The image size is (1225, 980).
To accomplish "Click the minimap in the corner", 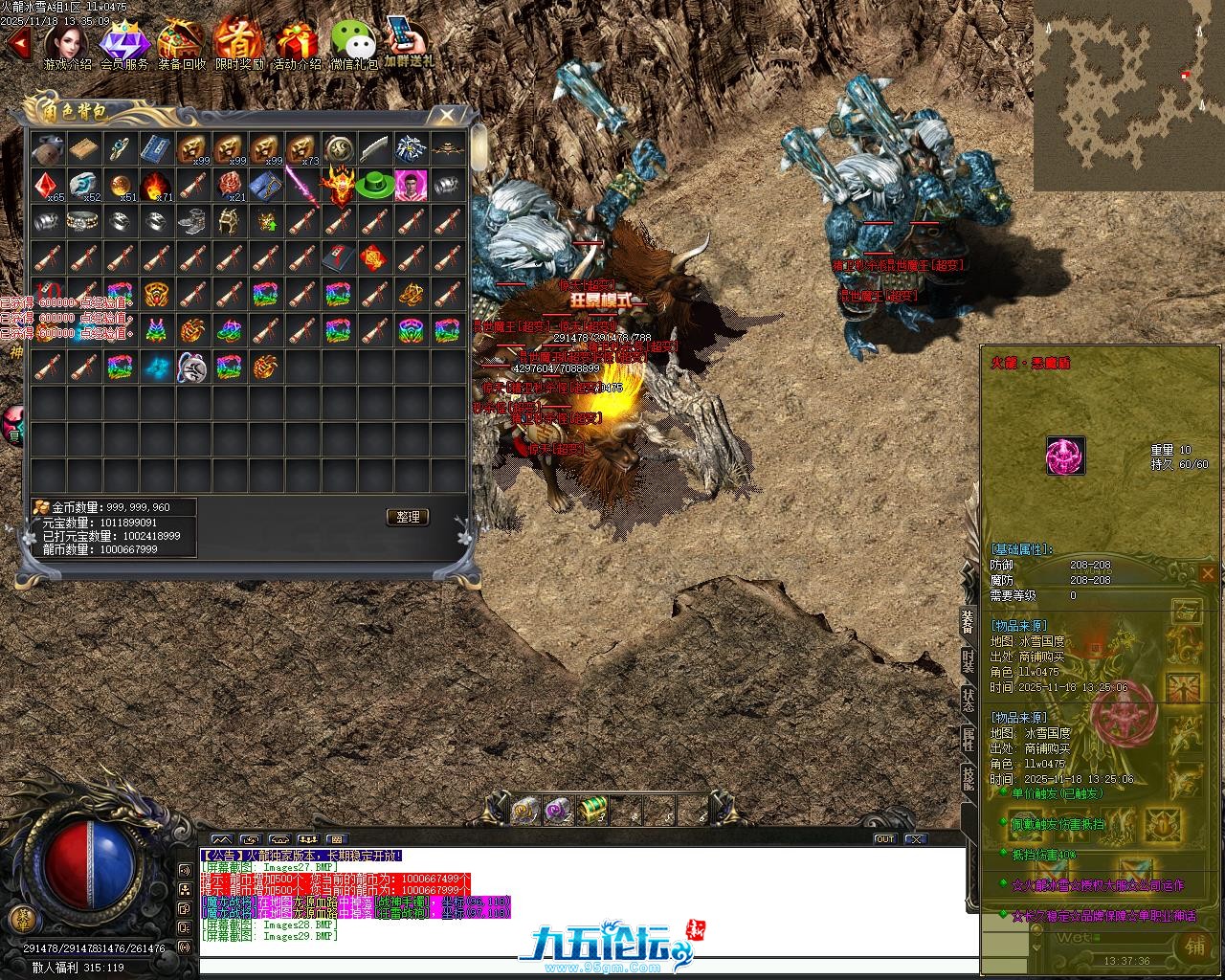I will pos(1128,95).
